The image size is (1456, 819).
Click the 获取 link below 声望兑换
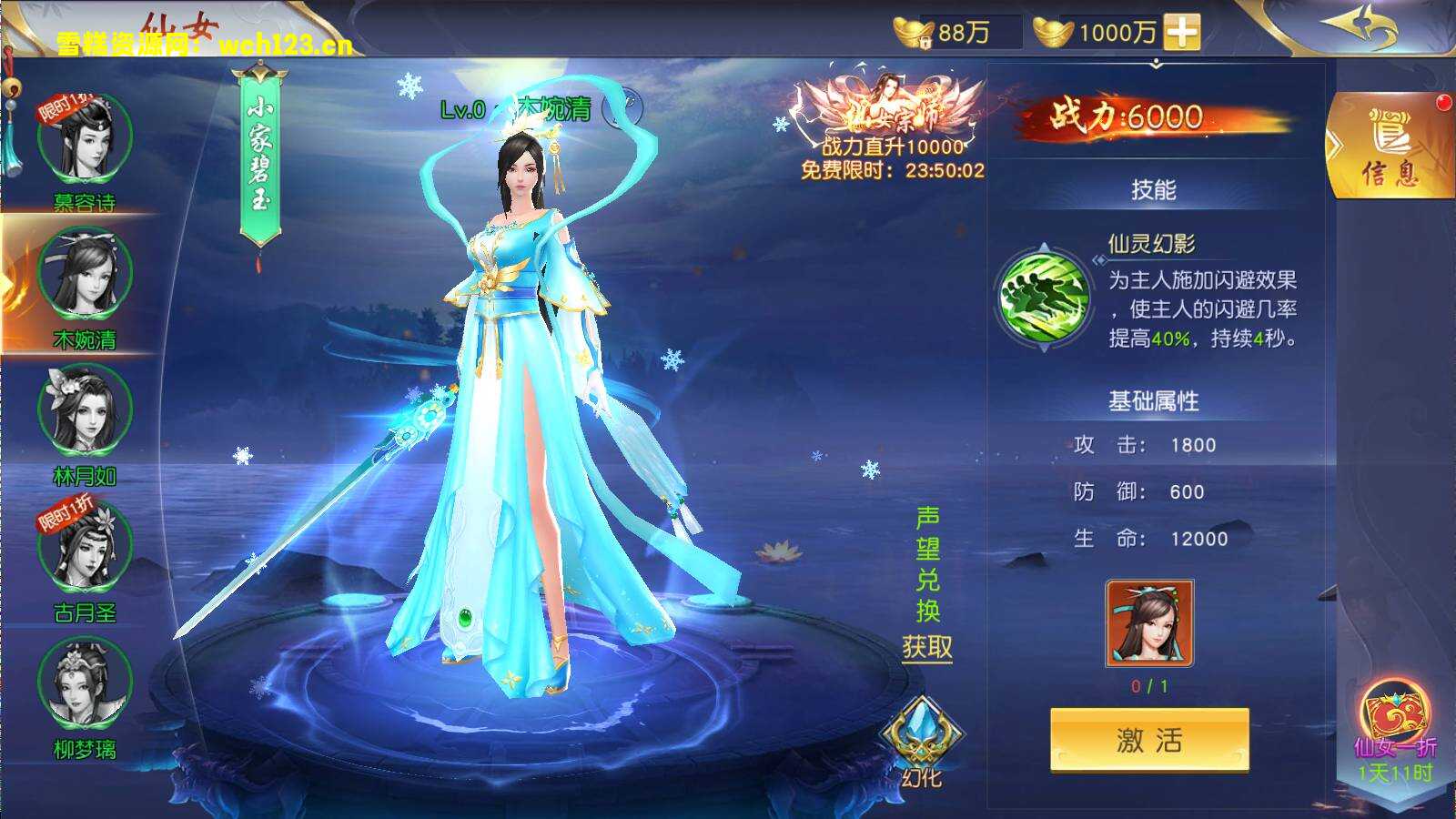coord(926,646)
